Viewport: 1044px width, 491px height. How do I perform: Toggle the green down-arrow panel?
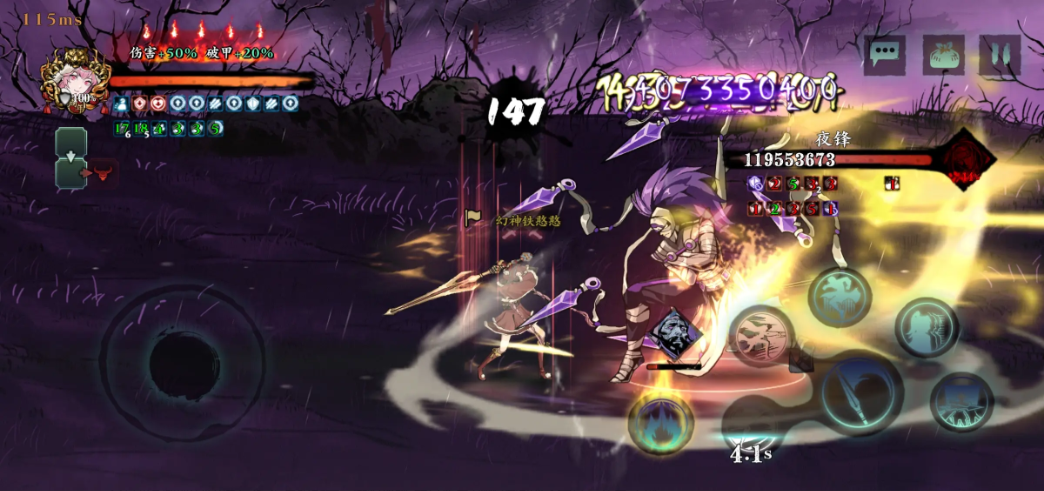(71, 158)
